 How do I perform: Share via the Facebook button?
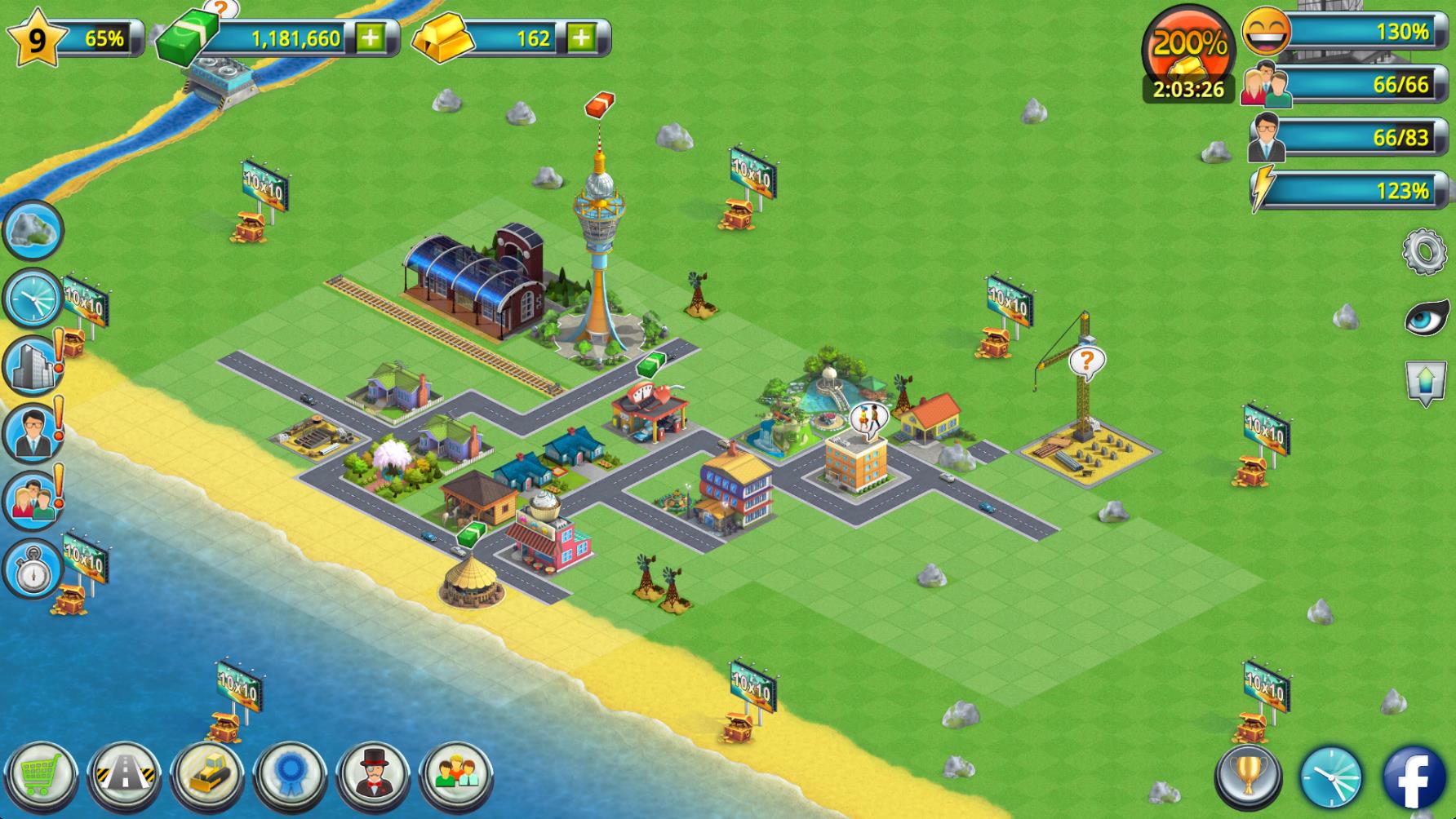tap(1414, 777)
